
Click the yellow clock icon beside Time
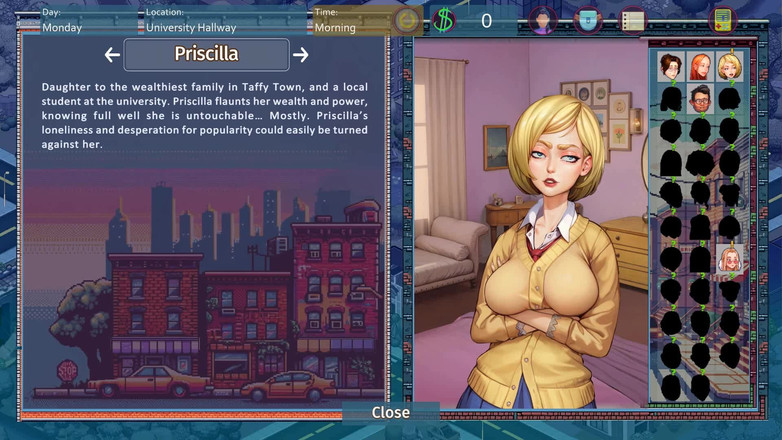[406, 20]
